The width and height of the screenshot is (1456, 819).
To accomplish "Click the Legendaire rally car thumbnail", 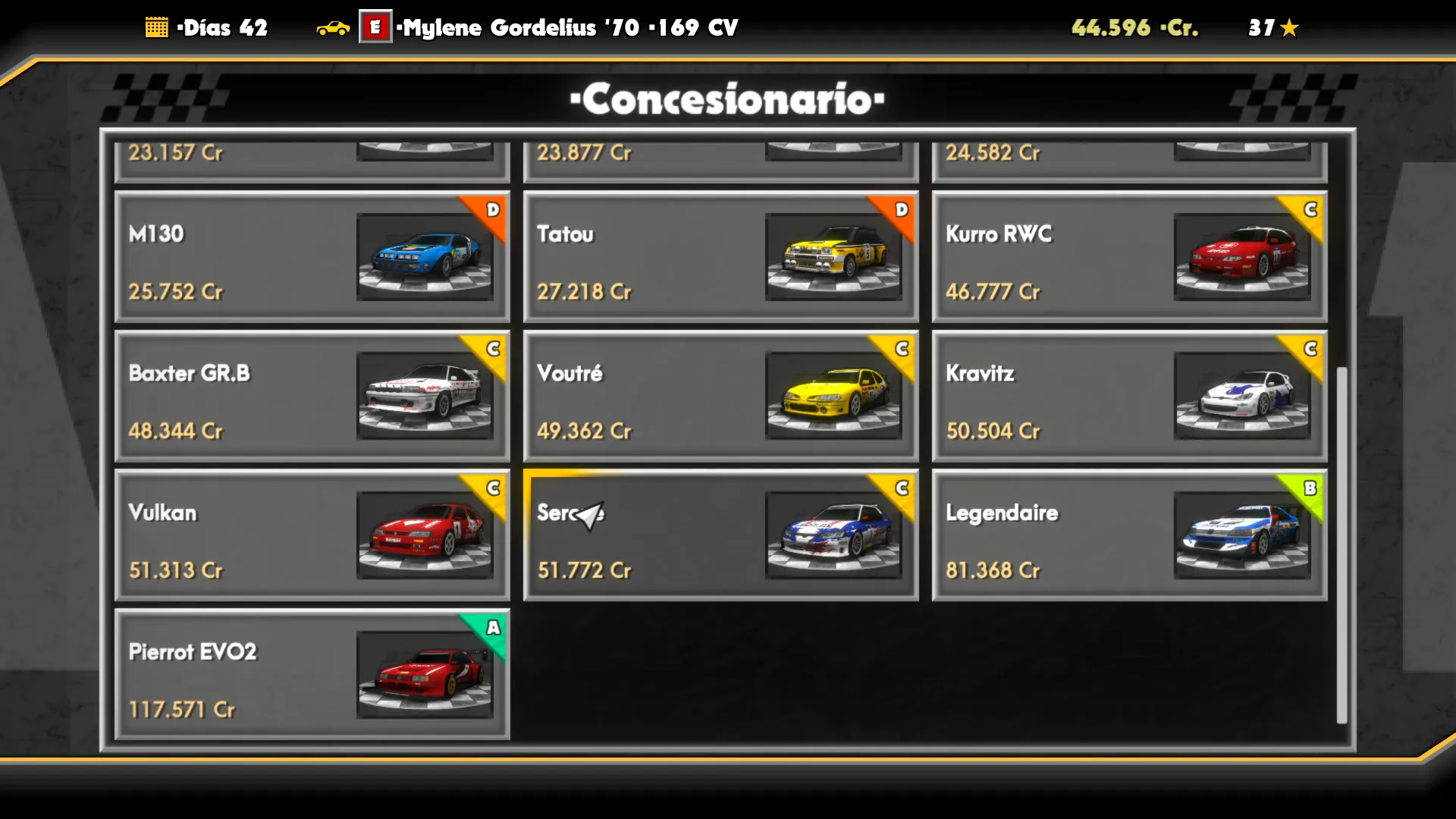I will 1244,535.
